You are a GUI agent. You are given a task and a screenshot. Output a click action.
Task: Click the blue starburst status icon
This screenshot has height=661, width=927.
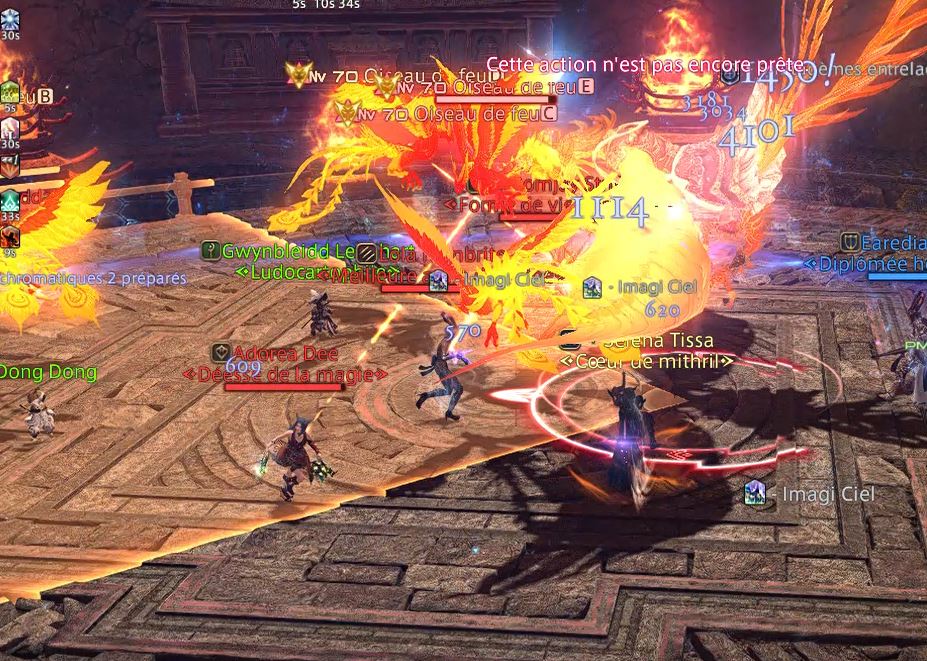tap(9, 17)
